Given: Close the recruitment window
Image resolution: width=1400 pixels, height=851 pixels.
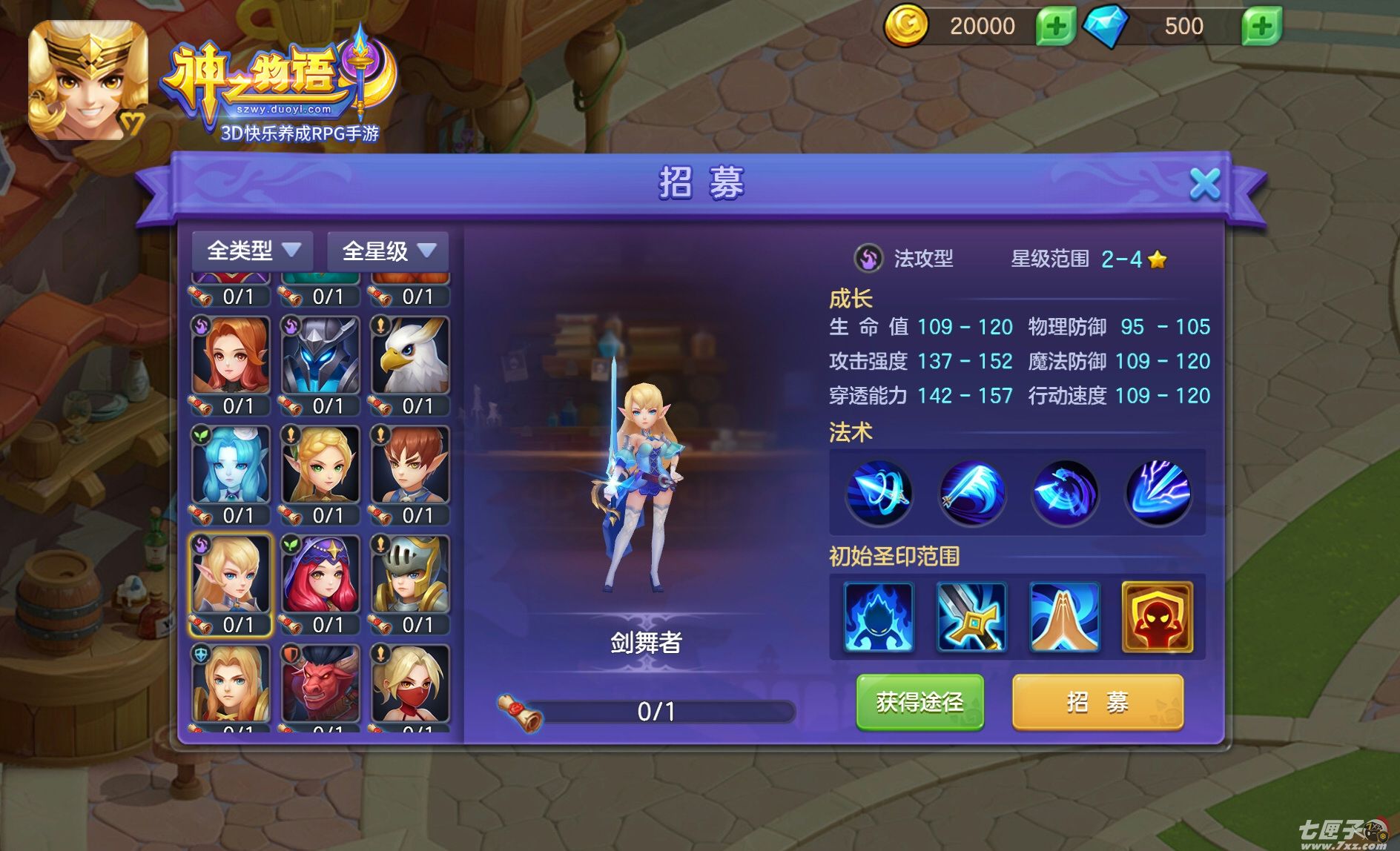Looking at the screenshot, I should point(1204,184).
